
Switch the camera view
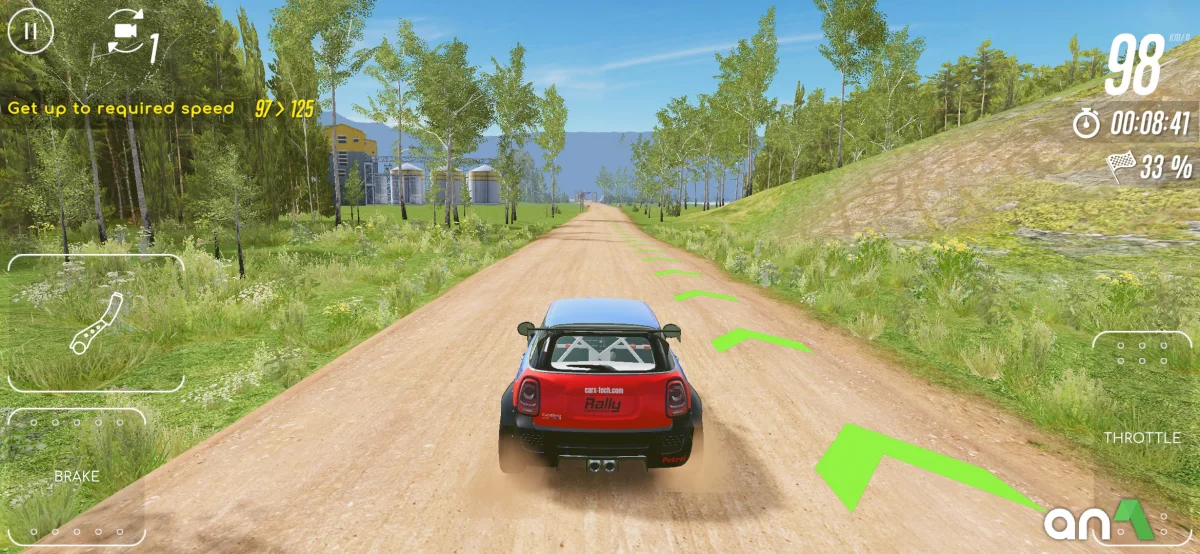tap(125, 37)
